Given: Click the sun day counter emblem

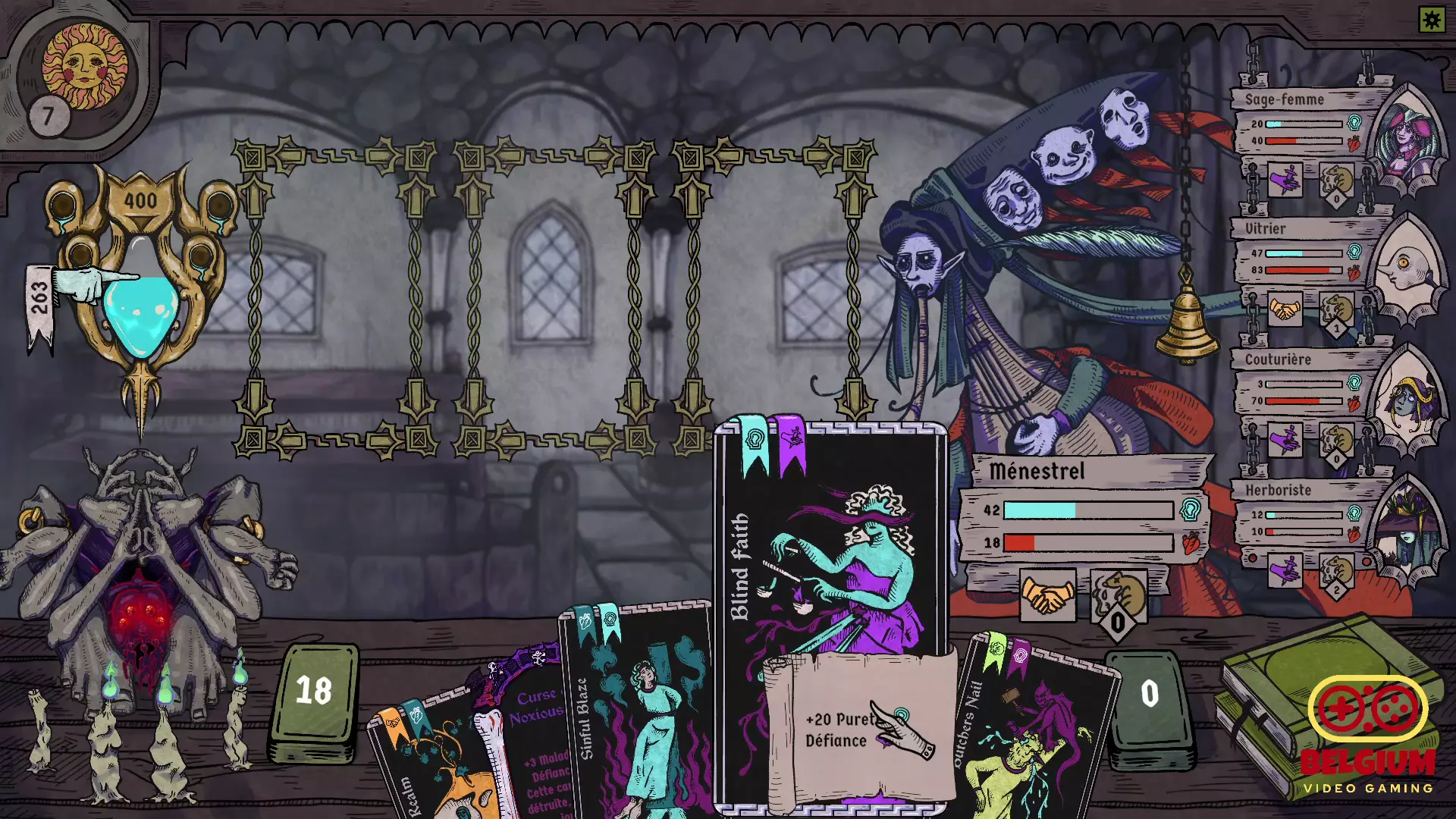Looking at the screenshot, I should [83, 68].
